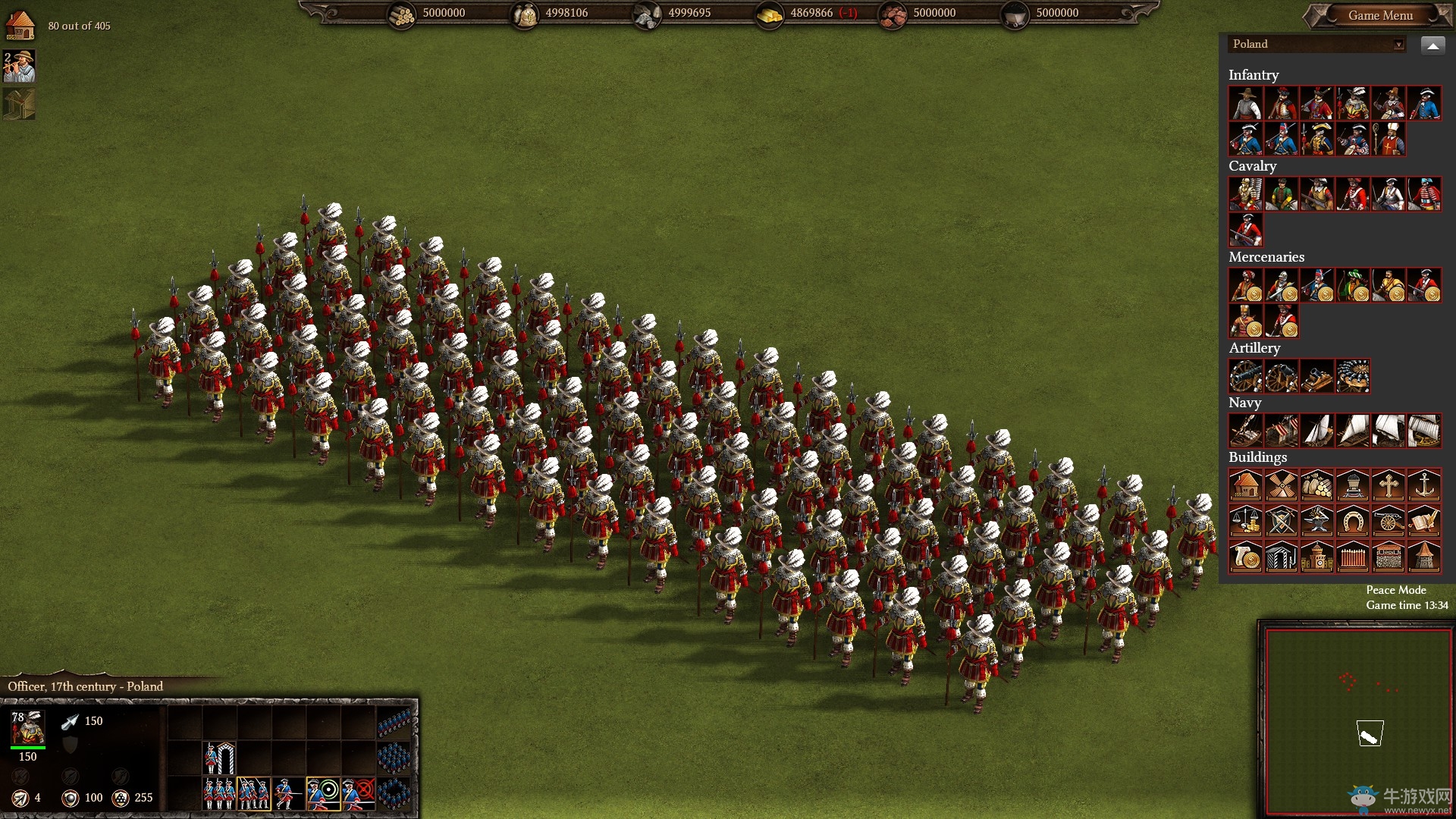Select the balance scales market building
1456x819 pixels.
click(x=1245, y=522)
